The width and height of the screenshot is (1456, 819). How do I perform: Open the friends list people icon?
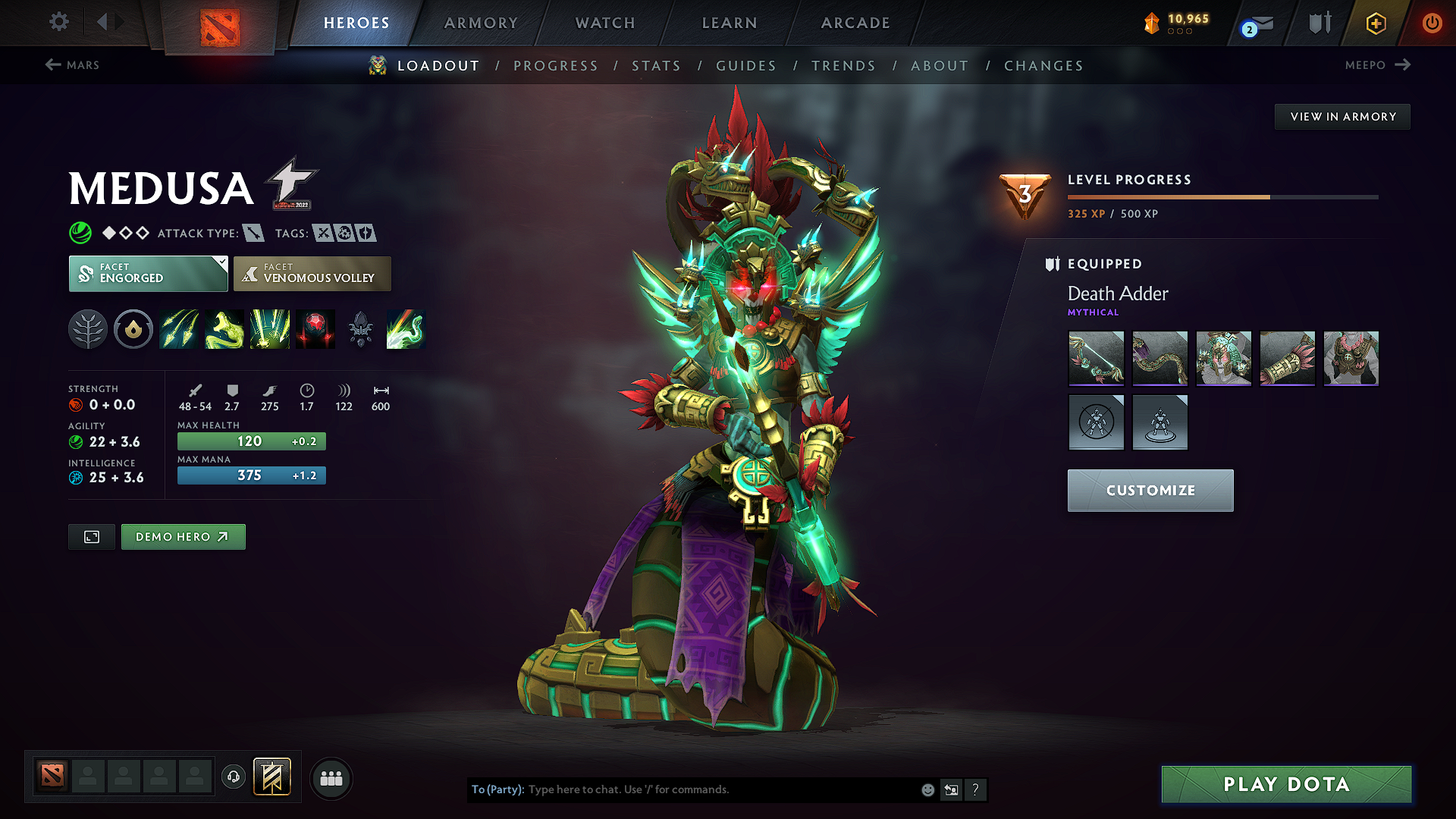click(331, 779)
